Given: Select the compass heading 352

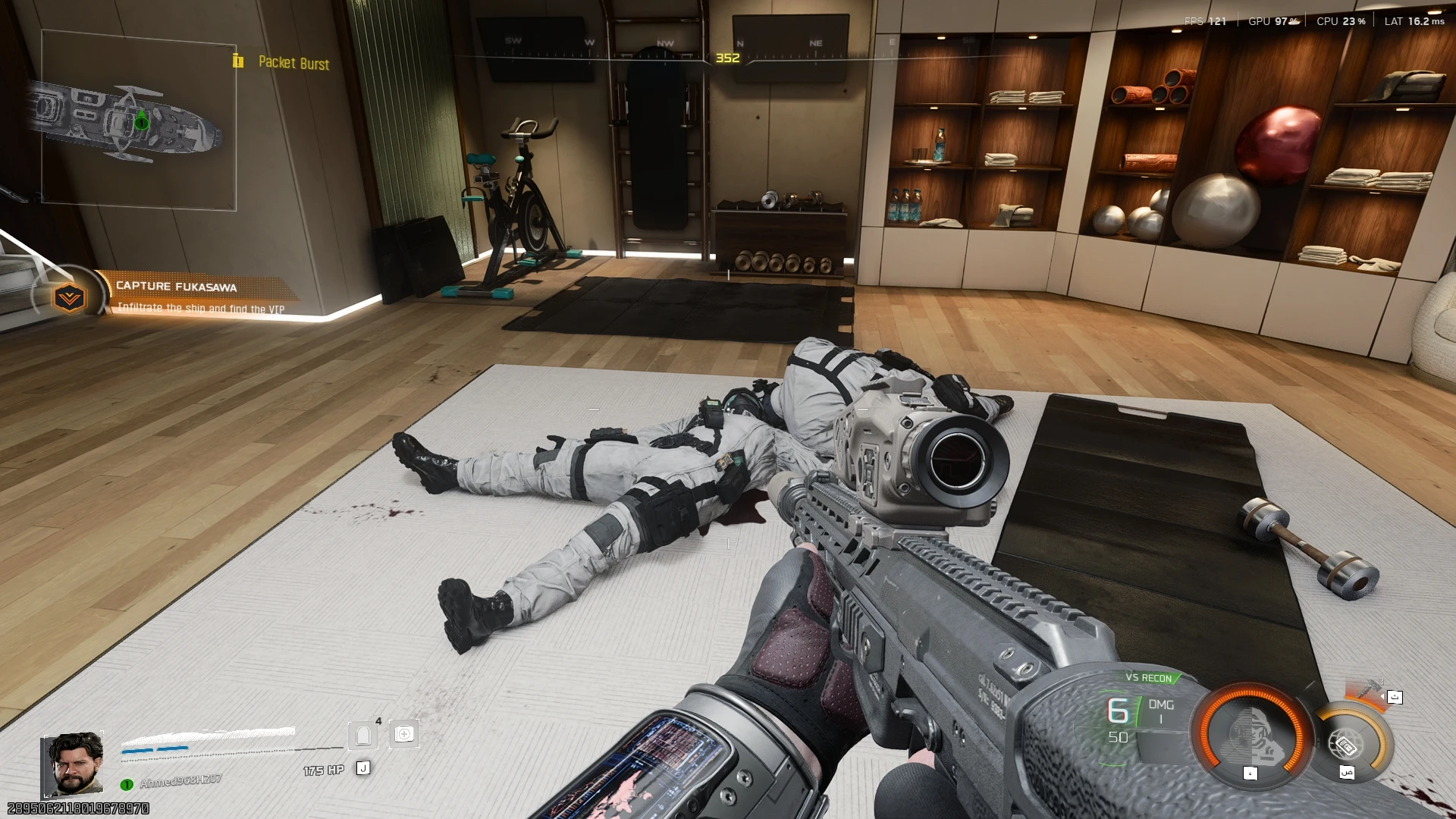Looking at the screenshot, I should [727, 56].
